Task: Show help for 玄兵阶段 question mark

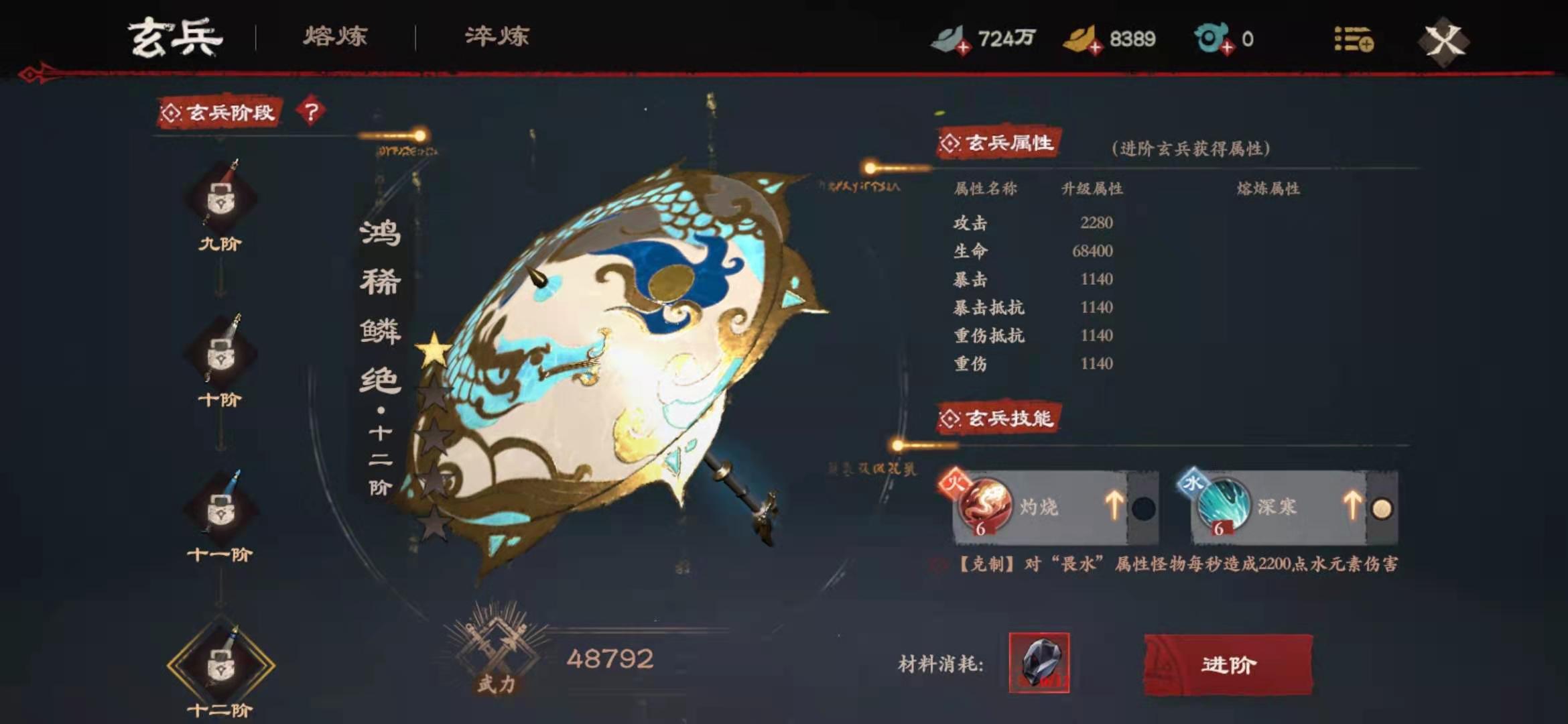Action: coord(311,111)
